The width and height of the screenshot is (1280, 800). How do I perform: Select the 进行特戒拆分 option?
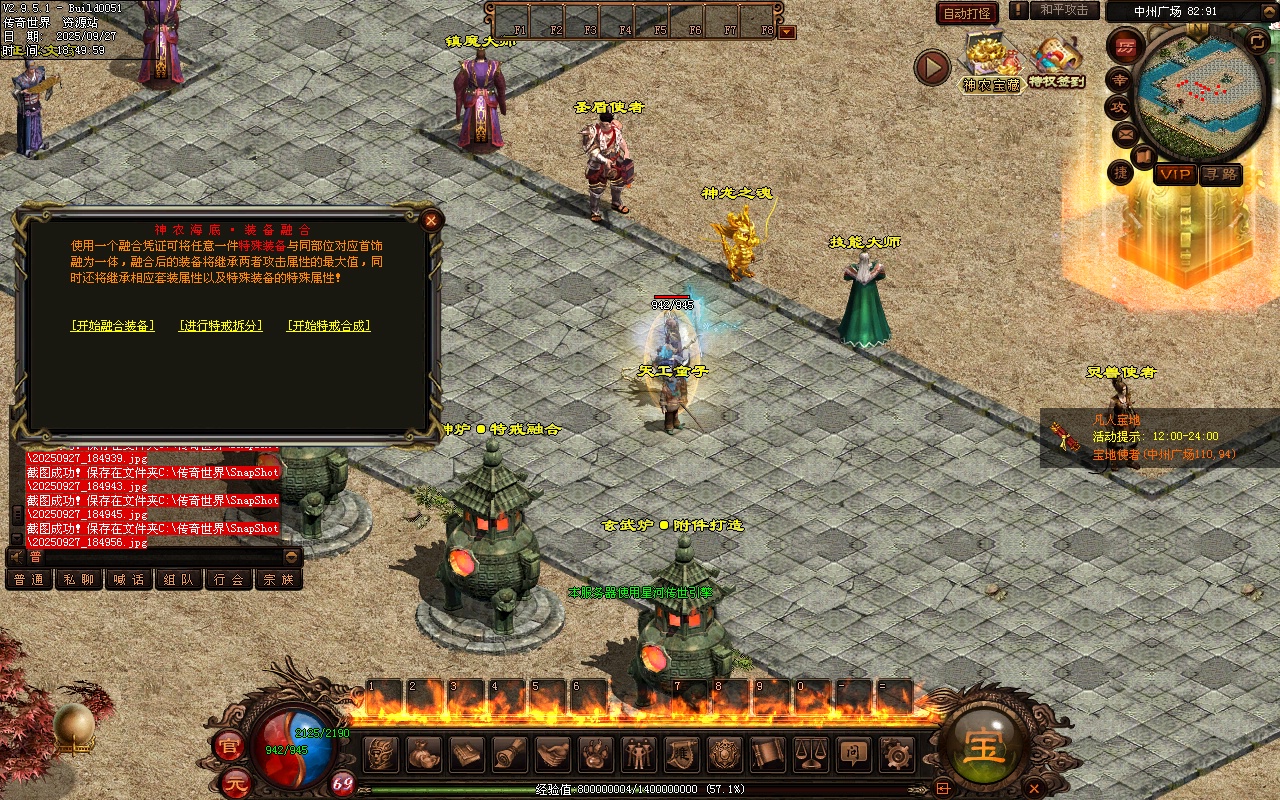[221, 326]
